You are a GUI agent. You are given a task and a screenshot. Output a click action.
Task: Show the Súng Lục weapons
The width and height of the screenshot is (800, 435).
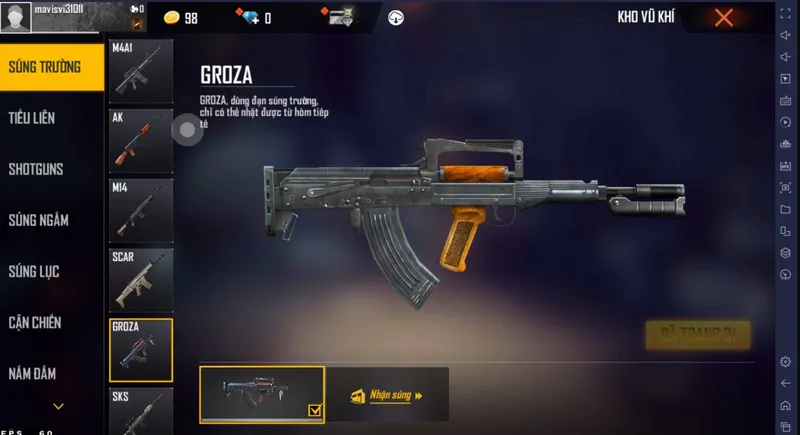36,271
